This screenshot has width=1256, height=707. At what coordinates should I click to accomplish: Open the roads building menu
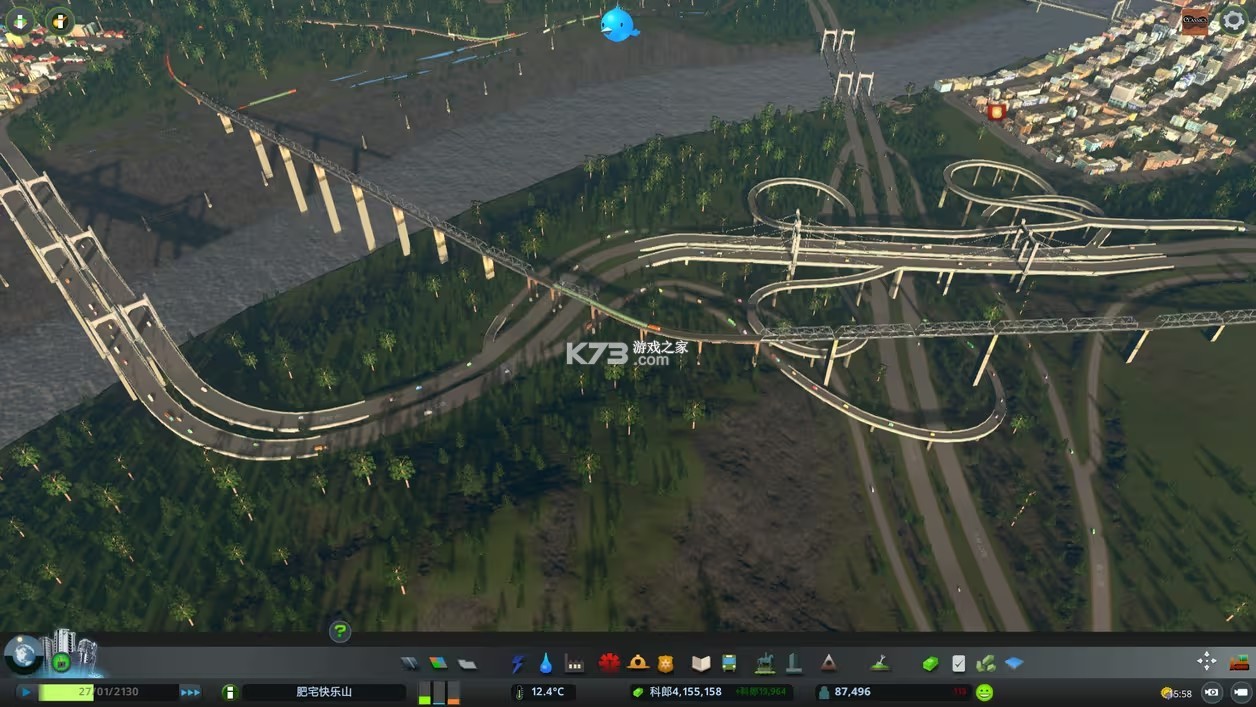tap(409, 663)
